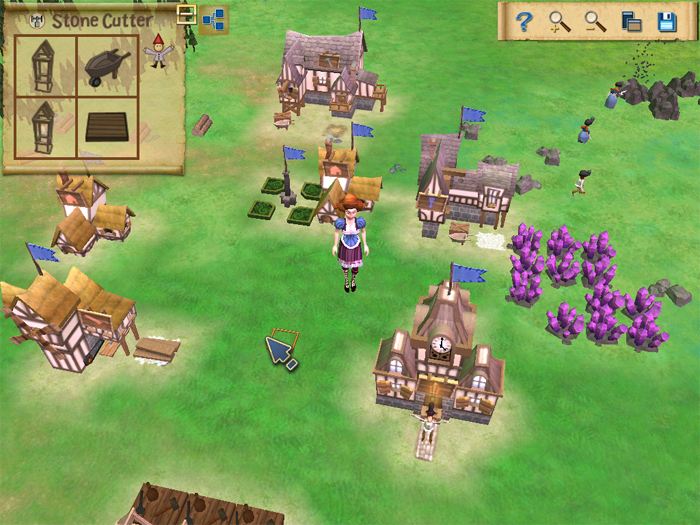The width and height of the screenshot is (700, 525).
Task: Zoom in with the plus magnifier
Action: [559, 21]
